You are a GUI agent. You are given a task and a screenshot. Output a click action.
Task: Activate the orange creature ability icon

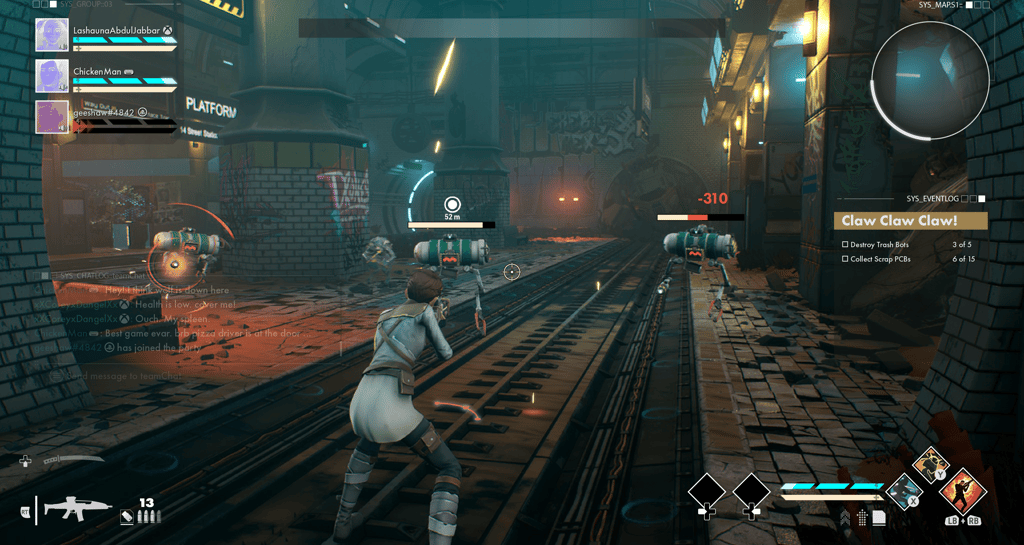pyautogui.click(x=931, y=465)
